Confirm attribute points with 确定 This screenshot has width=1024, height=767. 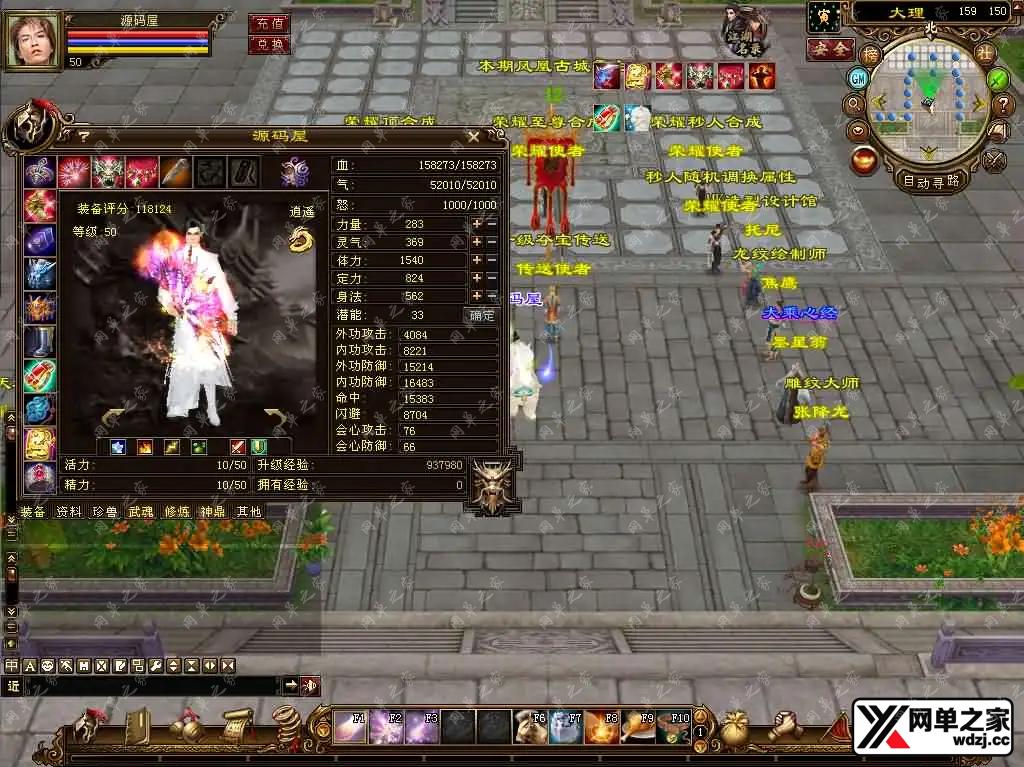[482, 315]
